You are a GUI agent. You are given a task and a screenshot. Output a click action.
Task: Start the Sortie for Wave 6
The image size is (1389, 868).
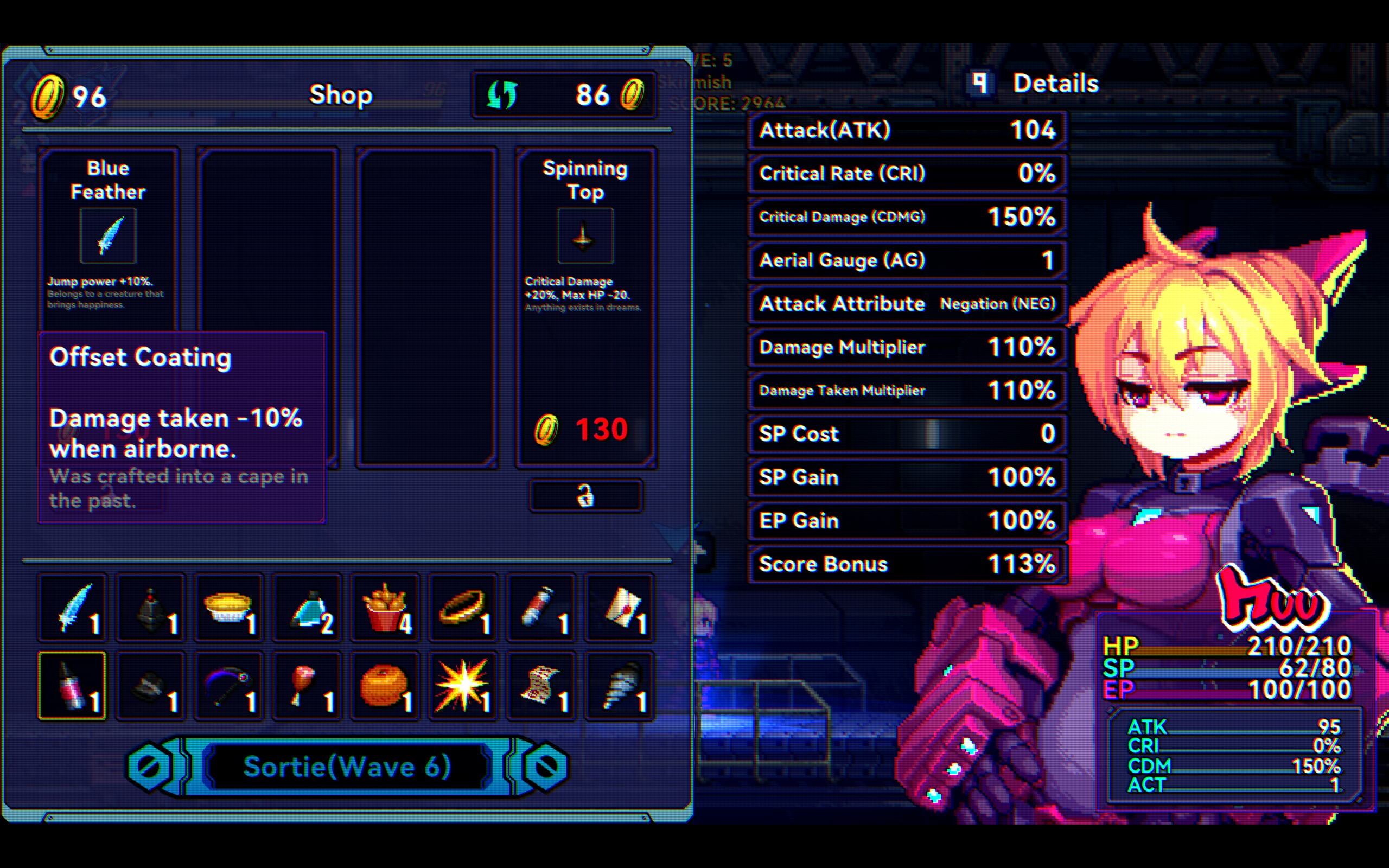[x=347, y=767]
